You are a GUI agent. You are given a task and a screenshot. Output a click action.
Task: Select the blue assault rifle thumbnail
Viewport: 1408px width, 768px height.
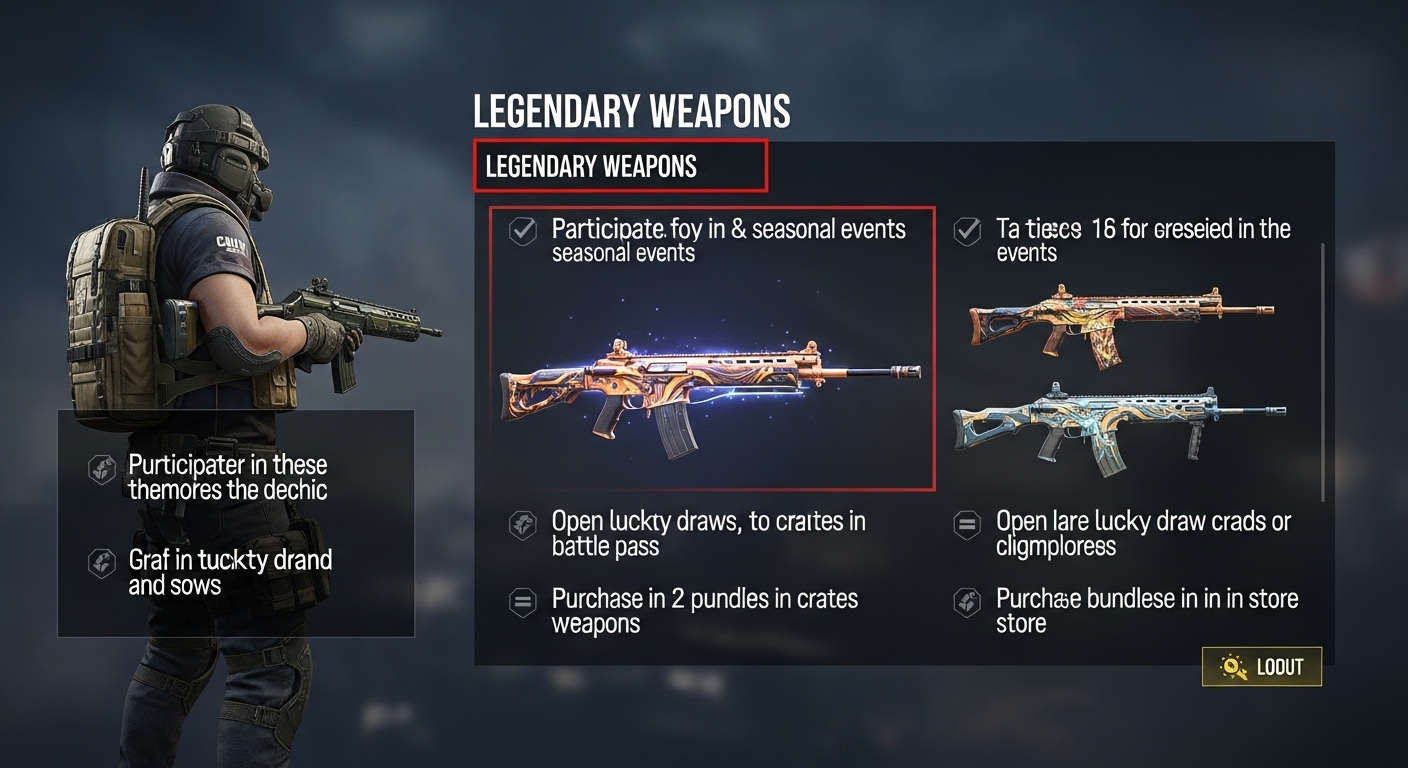click(1120, 425)
